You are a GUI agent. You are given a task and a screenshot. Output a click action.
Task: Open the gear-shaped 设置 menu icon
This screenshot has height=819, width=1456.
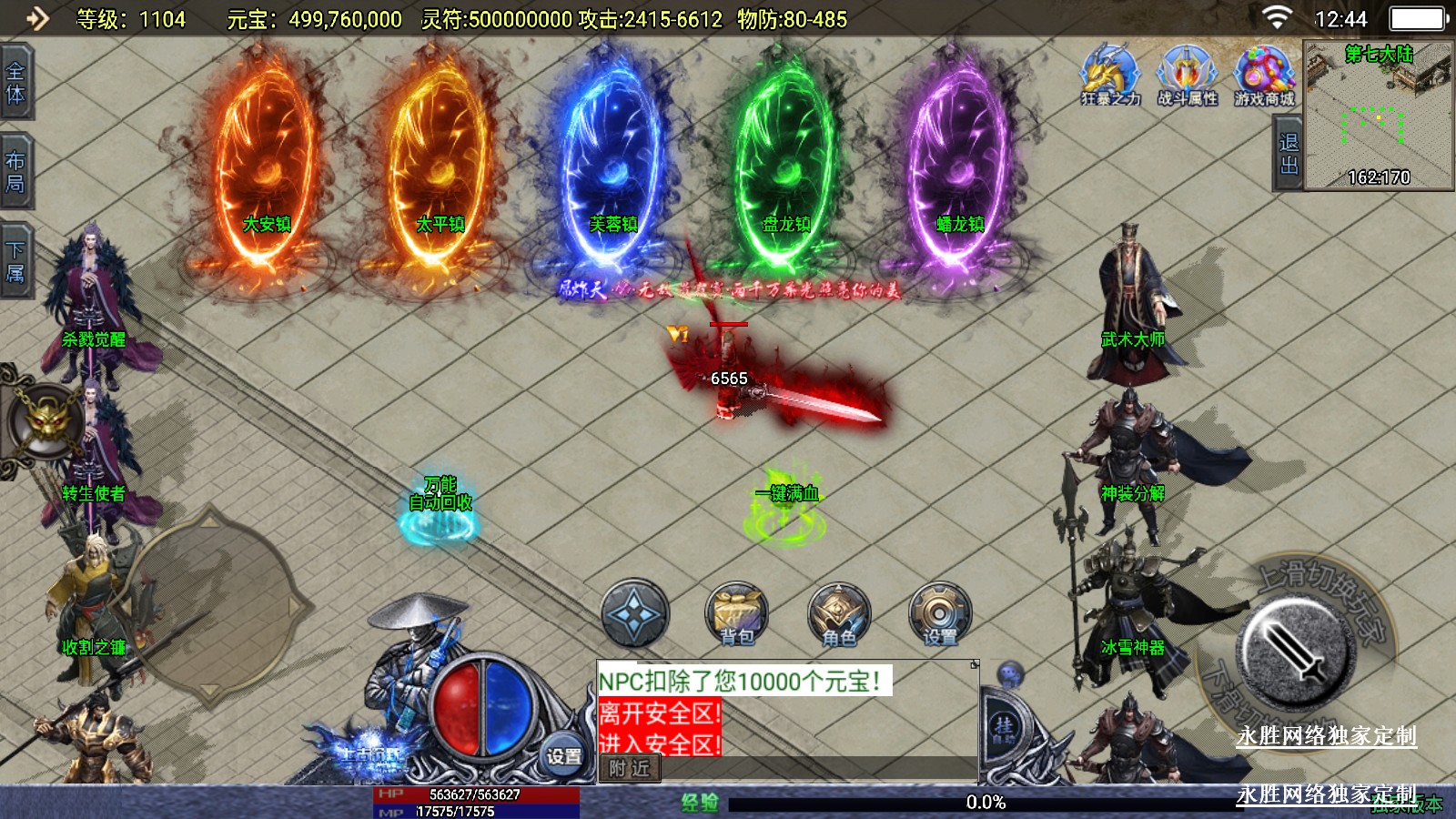(940, 613)
